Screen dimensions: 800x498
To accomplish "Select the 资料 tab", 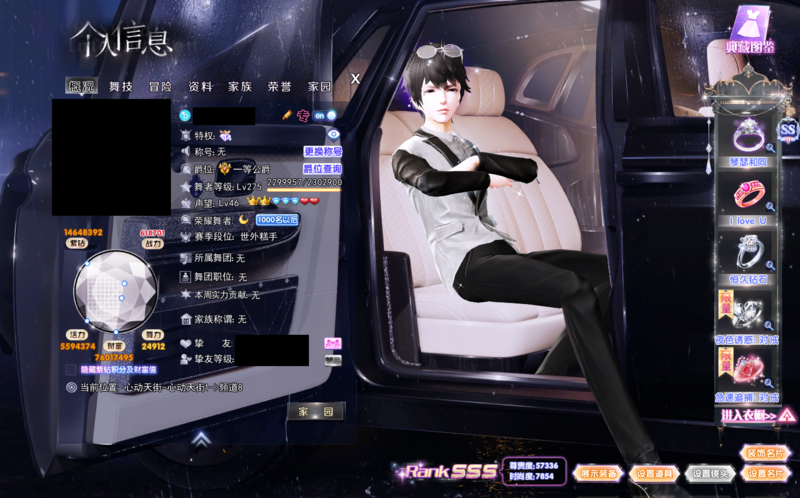I will point(200,87).
